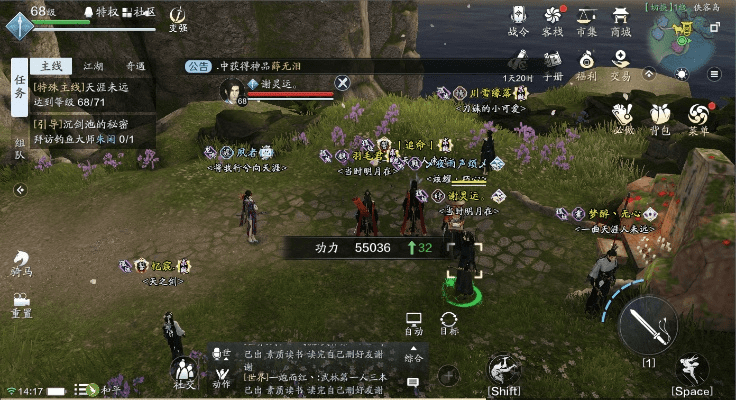Open the 变强 power-up guide
Image resolution: width=736 pixels, height=400 pixels.
point(178,18)
